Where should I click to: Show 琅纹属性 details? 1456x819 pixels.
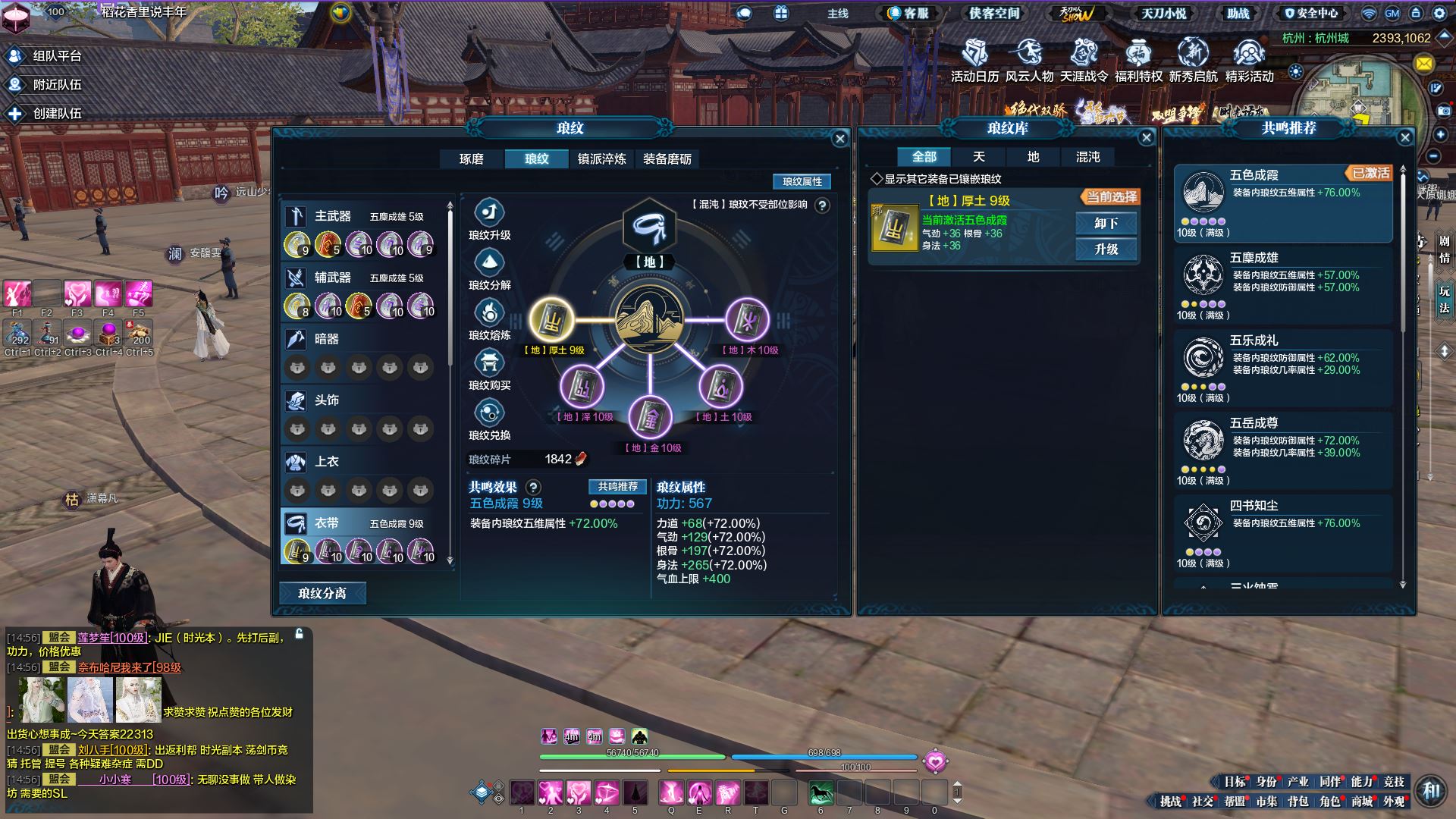[x=802, y=182]
